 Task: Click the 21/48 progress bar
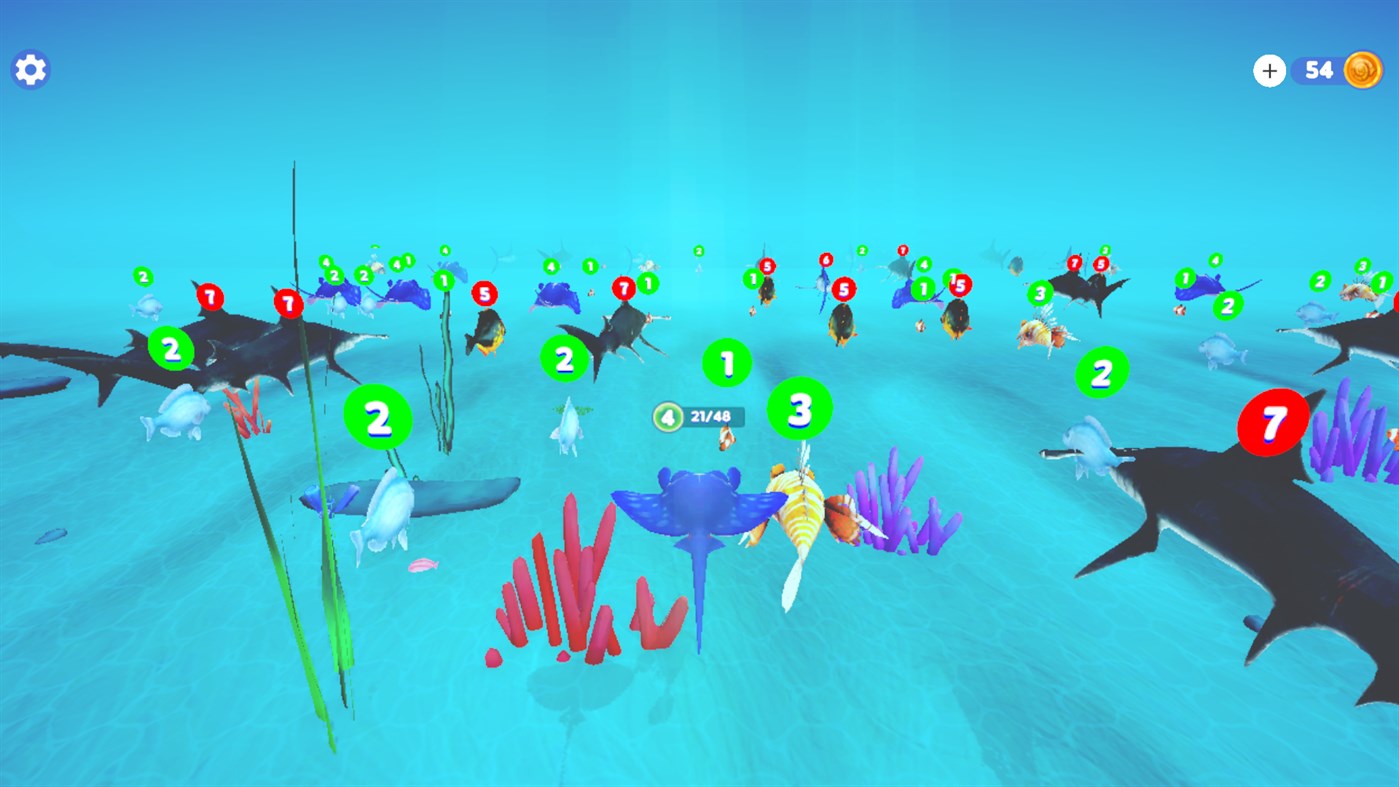click(710, 417)
